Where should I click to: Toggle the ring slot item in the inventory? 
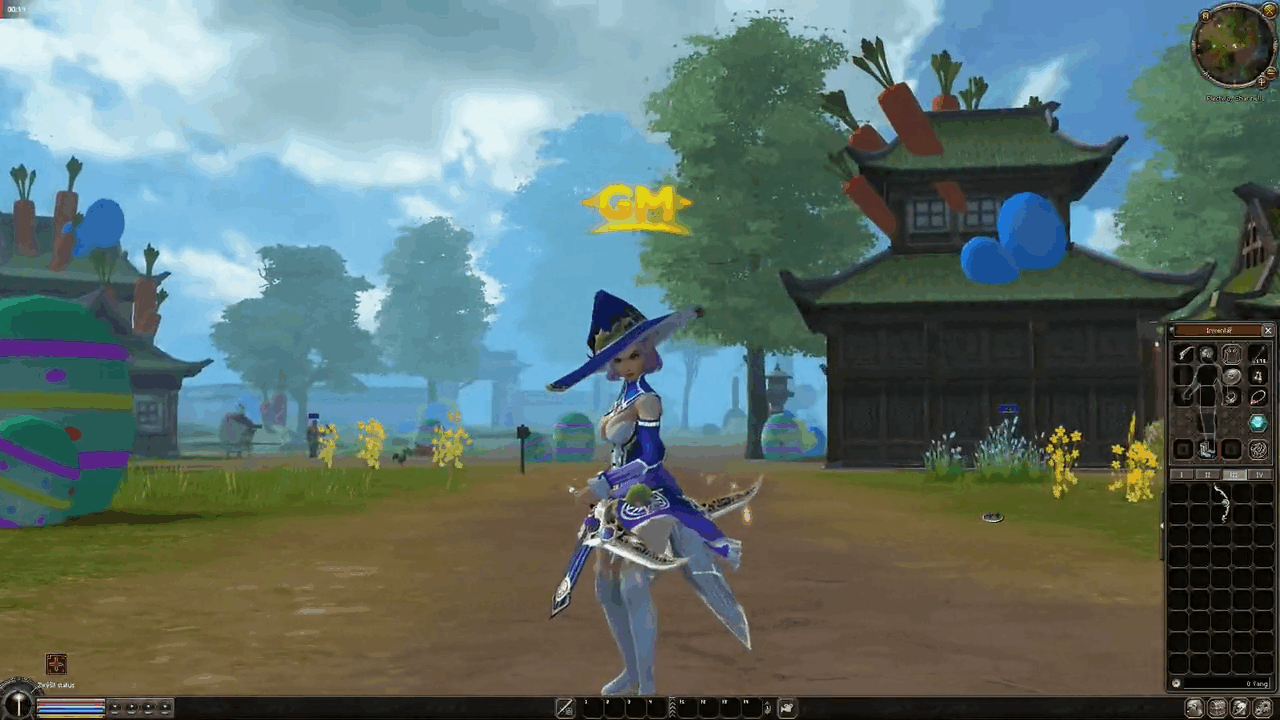click(1229, 398)
